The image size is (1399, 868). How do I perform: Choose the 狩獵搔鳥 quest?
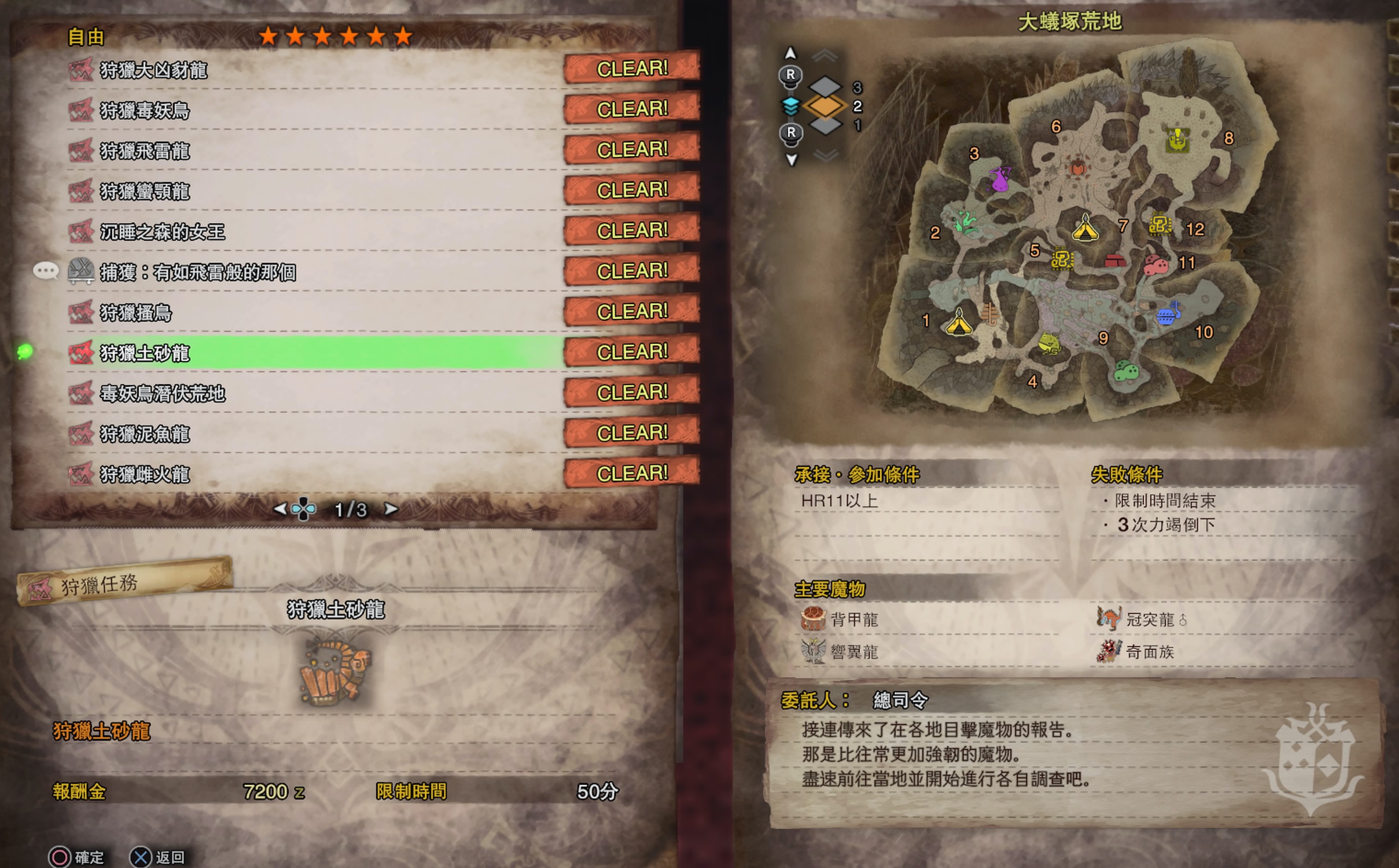136,313
